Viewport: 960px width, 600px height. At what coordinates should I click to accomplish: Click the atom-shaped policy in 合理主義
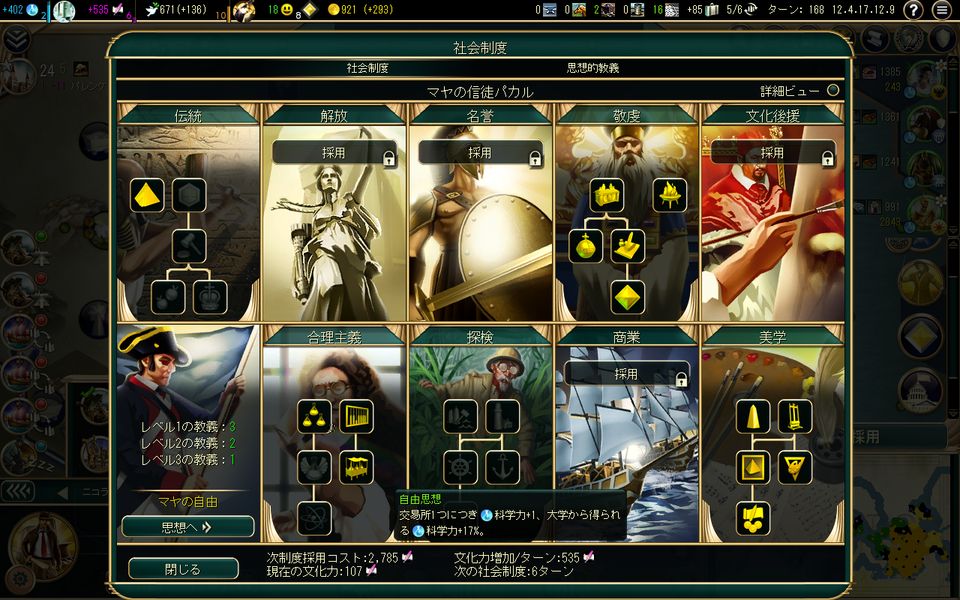(x=314, y=517)
